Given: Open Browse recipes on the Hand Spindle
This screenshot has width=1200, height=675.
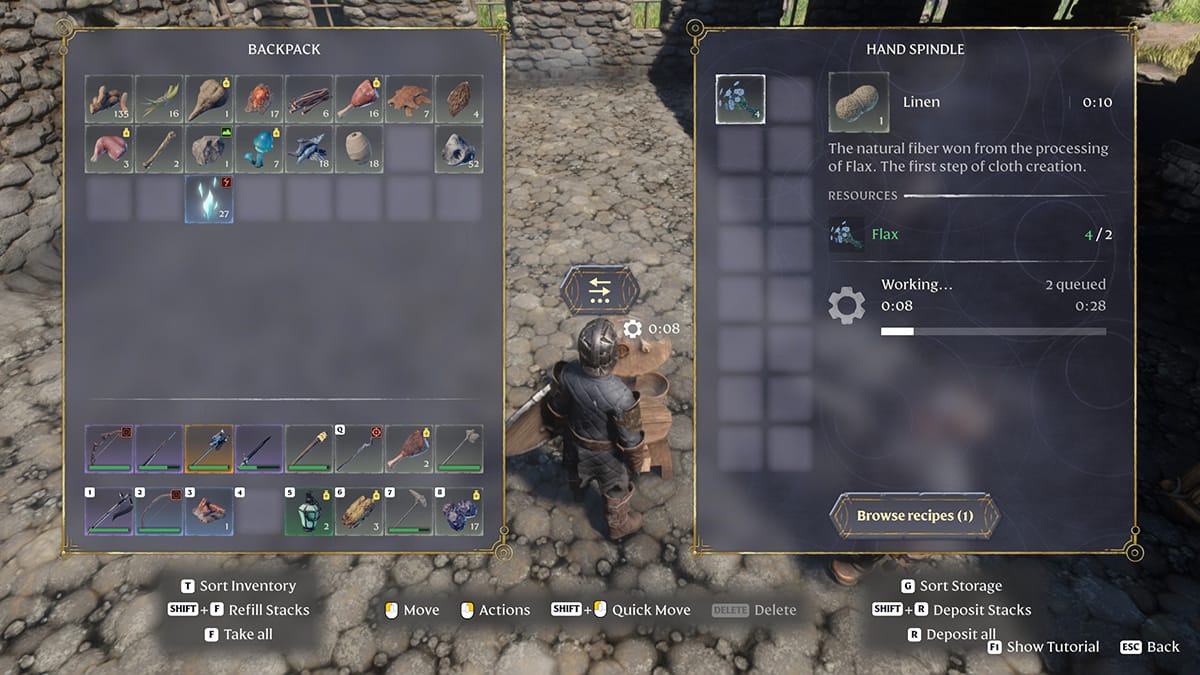Looking at the screenshot, I should (x=914, y=516).
